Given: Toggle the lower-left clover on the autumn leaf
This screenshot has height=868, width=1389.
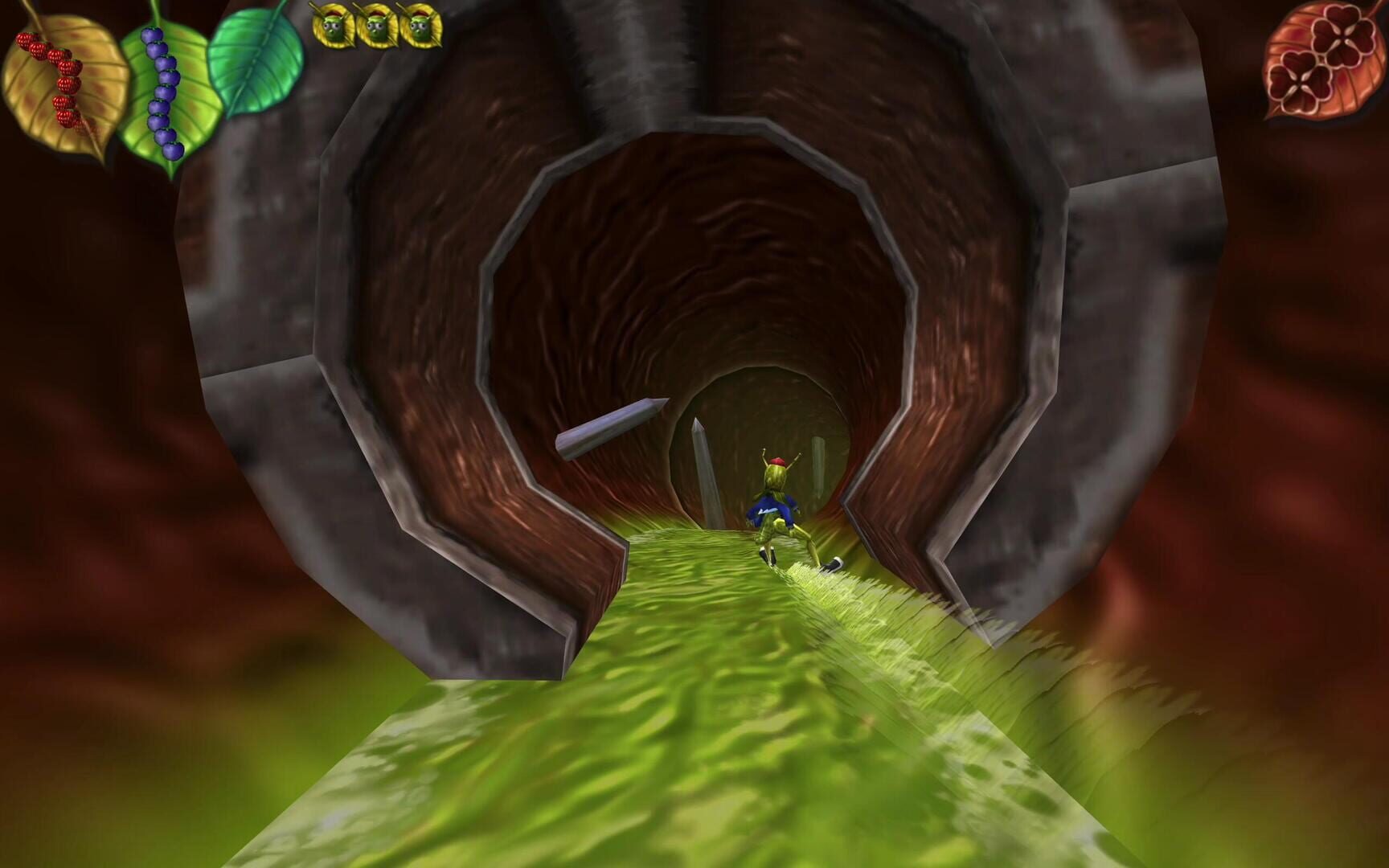Looking at the screenshot, I should click(1301, 81).
